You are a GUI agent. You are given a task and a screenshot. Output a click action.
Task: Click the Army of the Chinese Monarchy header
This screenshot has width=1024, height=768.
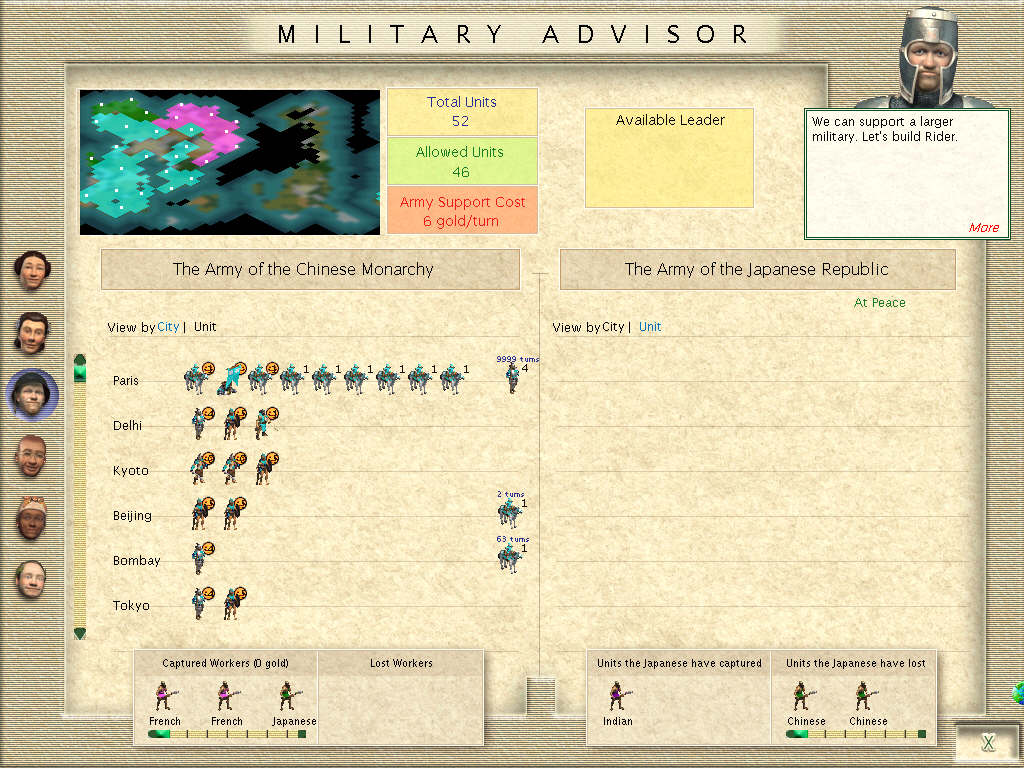310,269
